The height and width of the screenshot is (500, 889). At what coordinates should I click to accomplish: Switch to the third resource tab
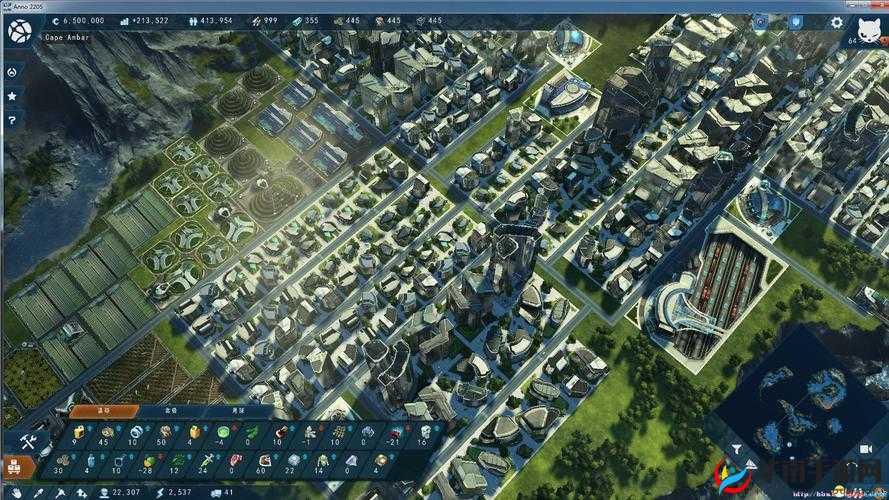[x=237, y=411]
